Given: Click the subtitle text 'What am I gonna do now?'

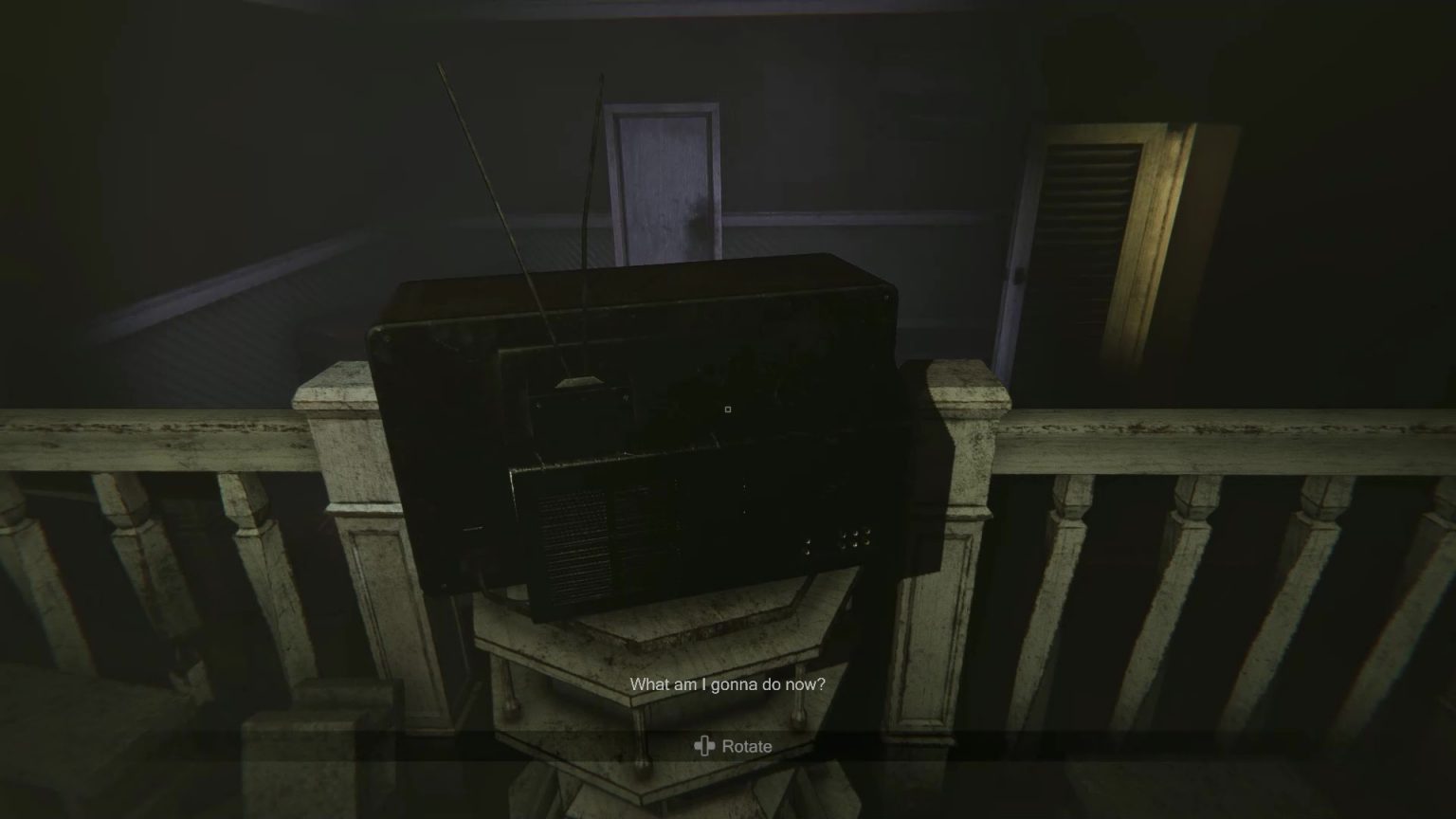Looking at the screenshot, I should (x=727, y=682).
